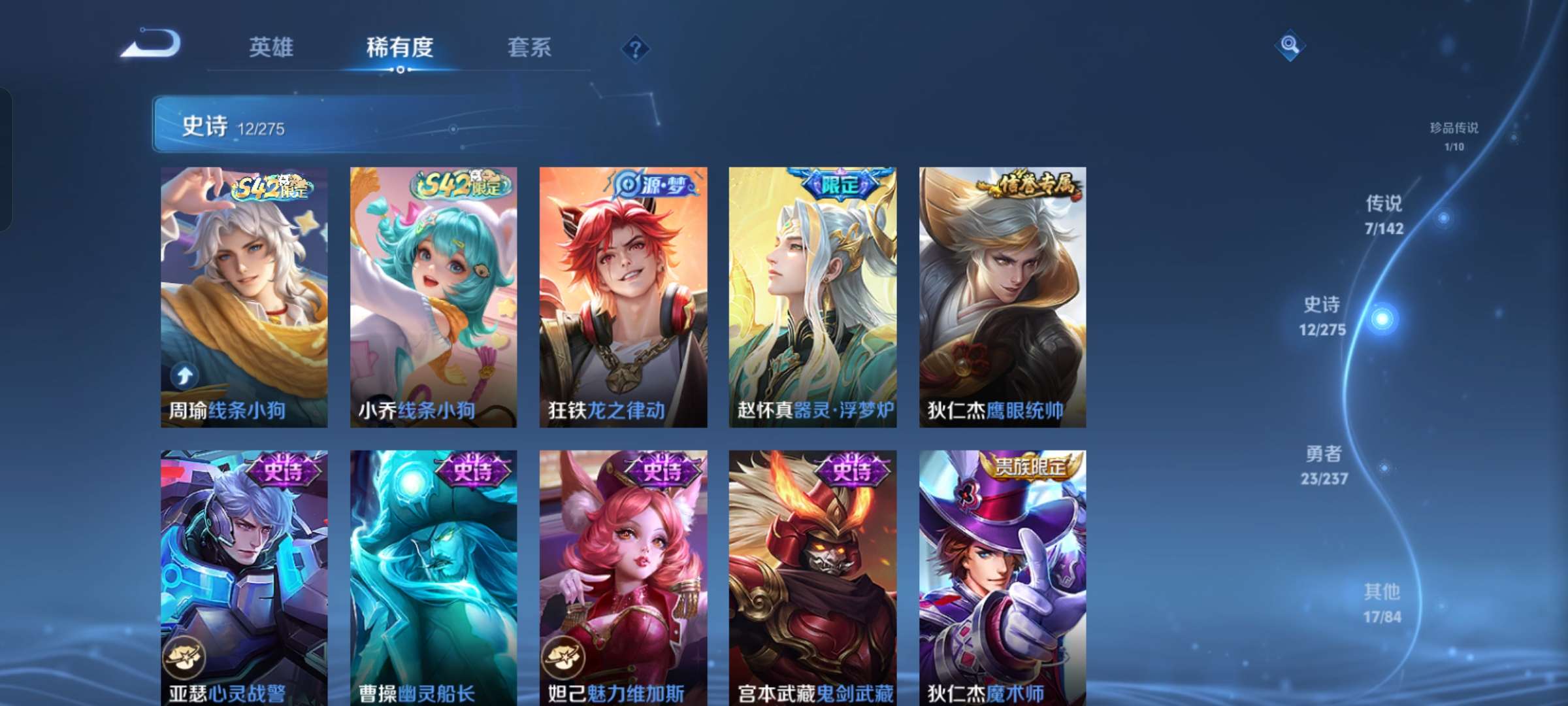Screen dimensions: 1568x706
Task: Click the help question mark icon
Action: (637, 47)
